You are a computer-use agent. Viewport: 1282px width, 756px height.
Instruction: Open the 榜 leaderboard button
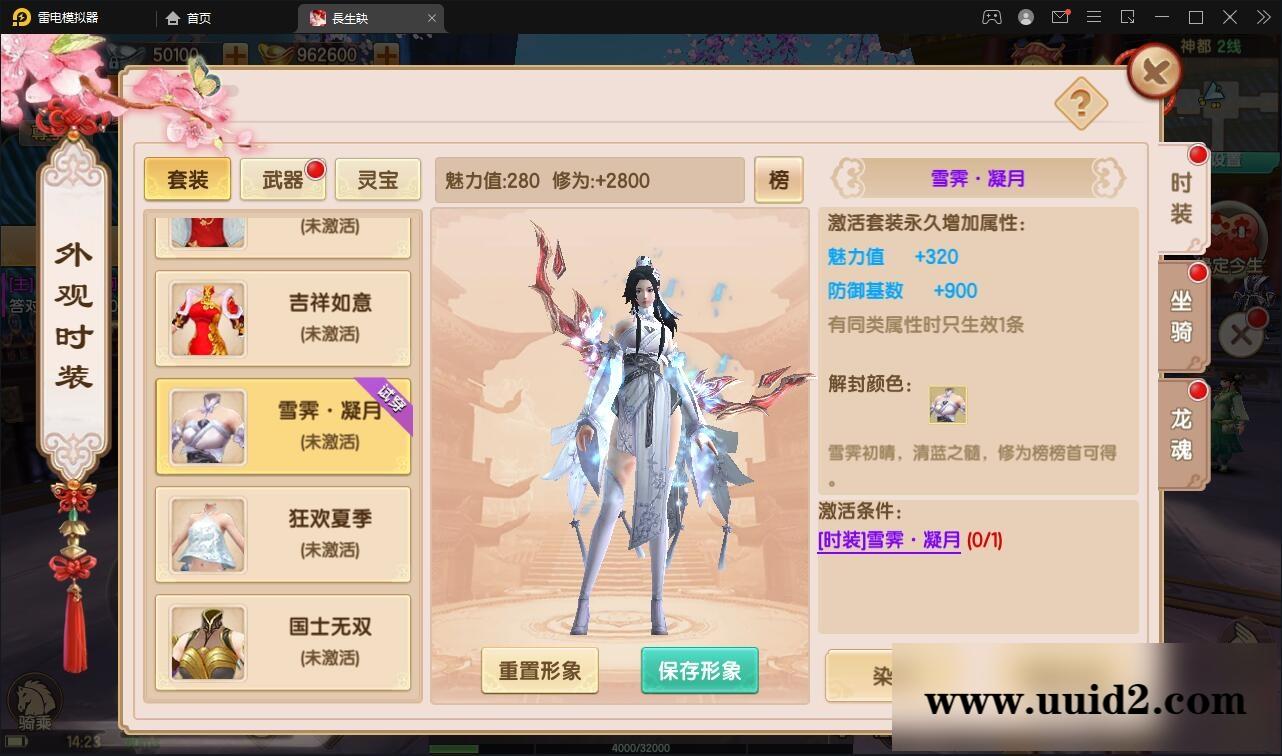click(779, 180)
